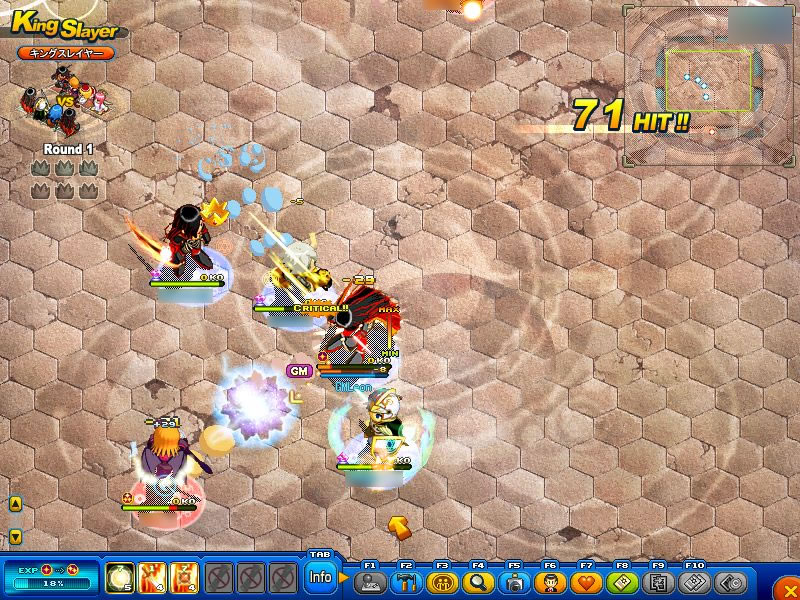The image size is (800, 600).
Task: Open the green ticket icon
Action: (622, 582)
